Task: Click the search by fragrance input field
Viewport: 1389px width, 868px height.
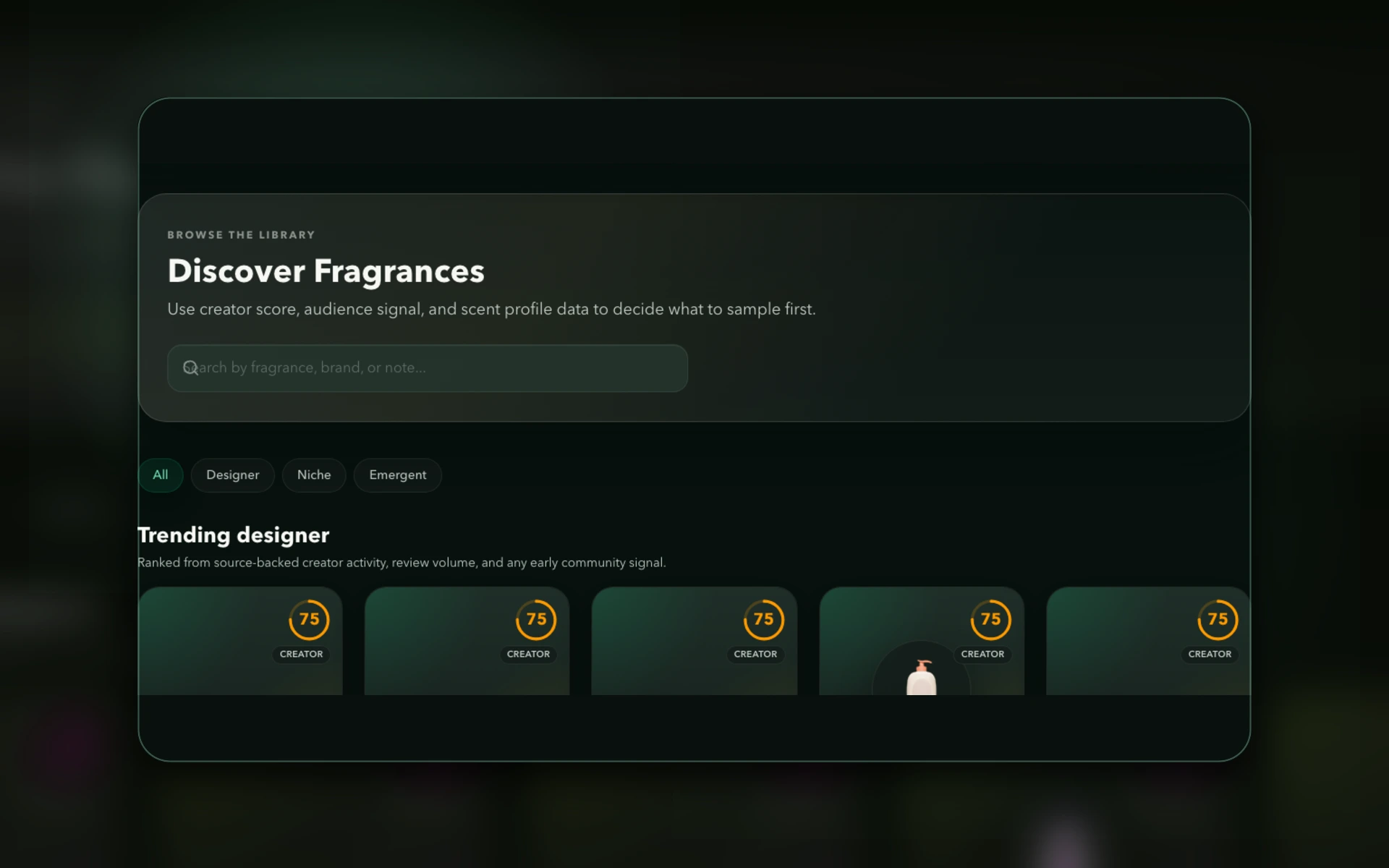Action: pyautogui.click(x=427, y=368)
